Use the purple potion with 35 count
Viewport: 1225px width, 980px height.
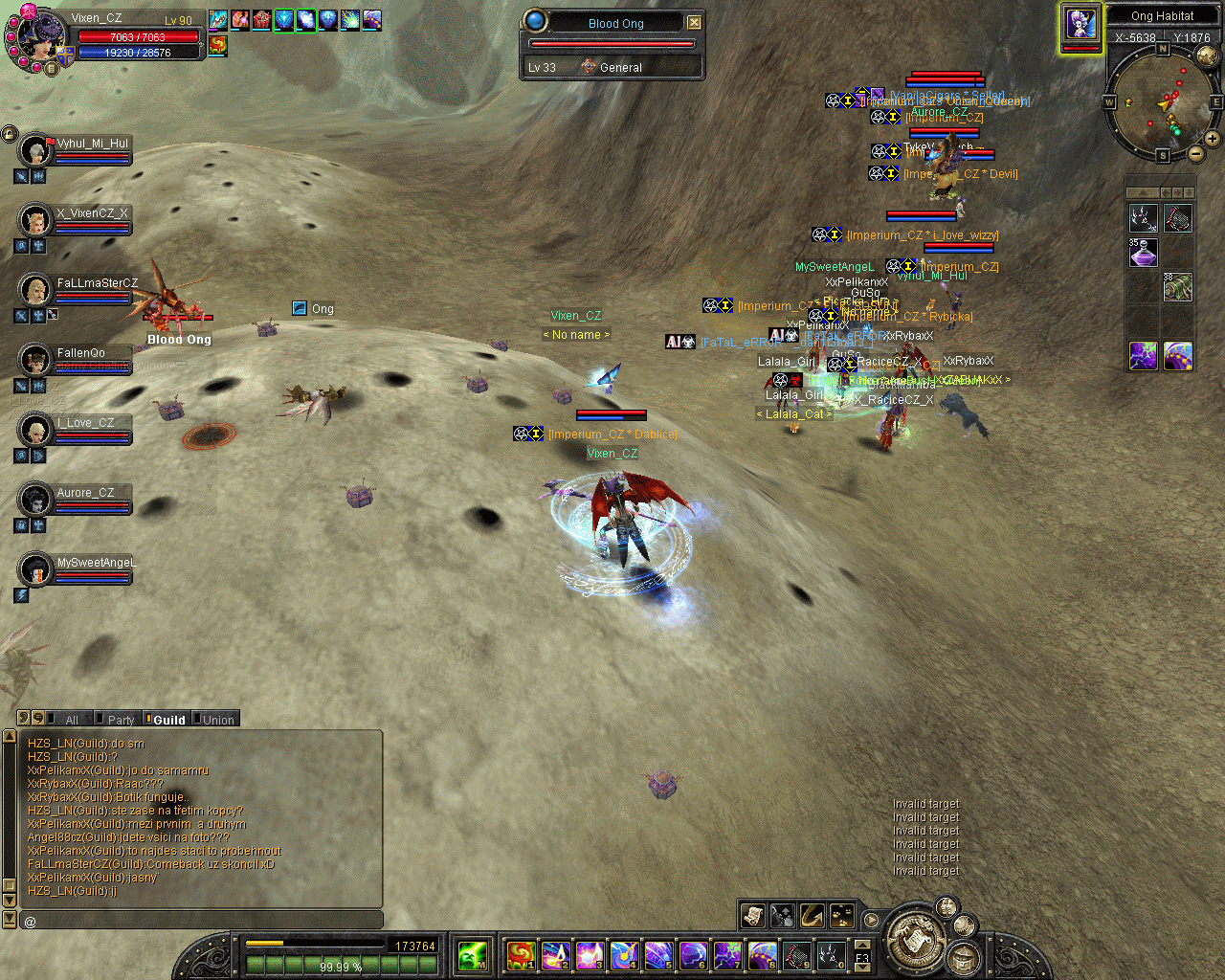point(1144,253)
